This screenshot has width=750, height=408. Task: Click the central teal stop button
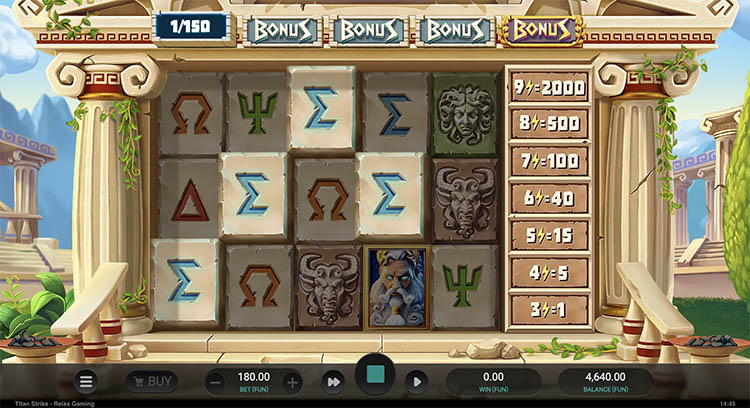click(x=375, y=378)
